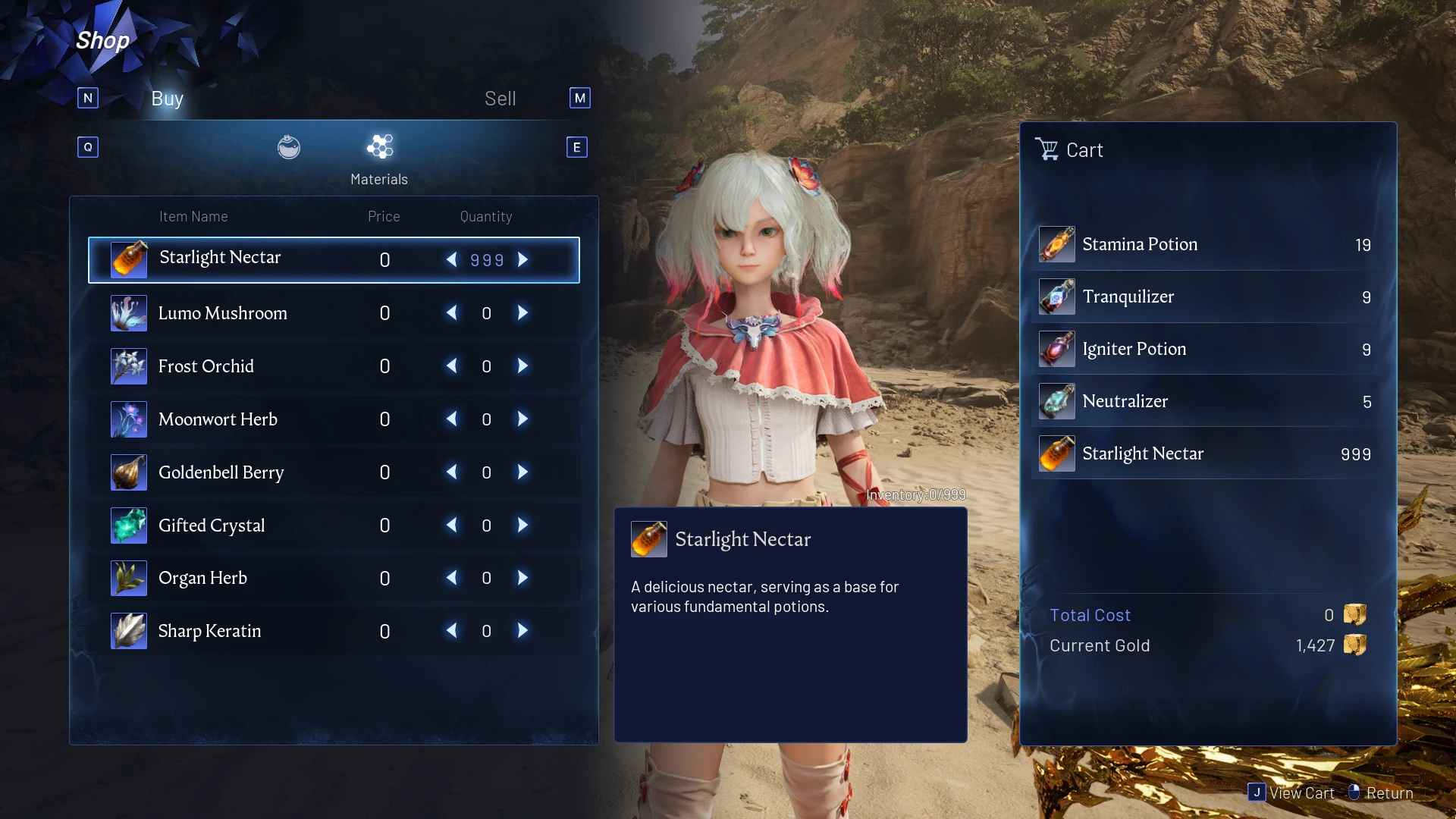Lower Organ Herb quantity with left arrow
This screenshot has height=819, width=1456.
(x=452, y=578)
